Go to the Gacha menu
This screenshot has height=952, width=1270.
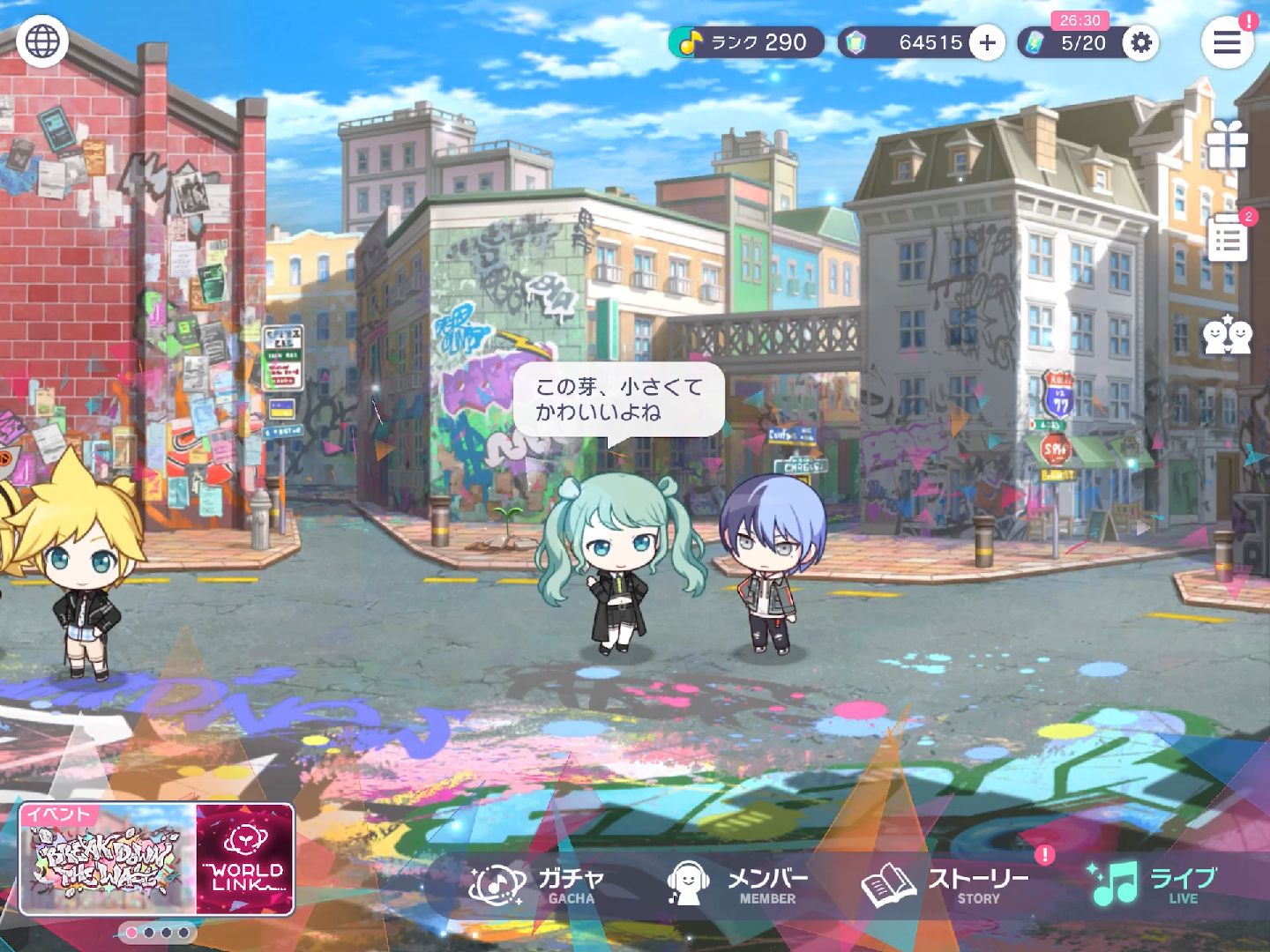[x=538, y=885]
